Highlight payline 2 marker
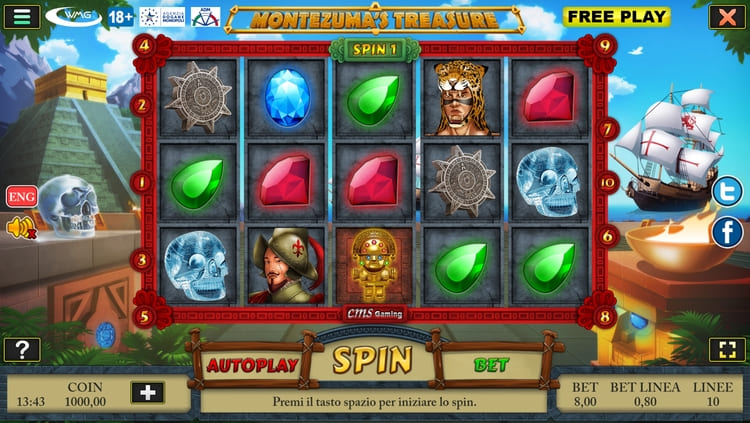The width and height of the screenshot is (750, 423). pos(142,103)
